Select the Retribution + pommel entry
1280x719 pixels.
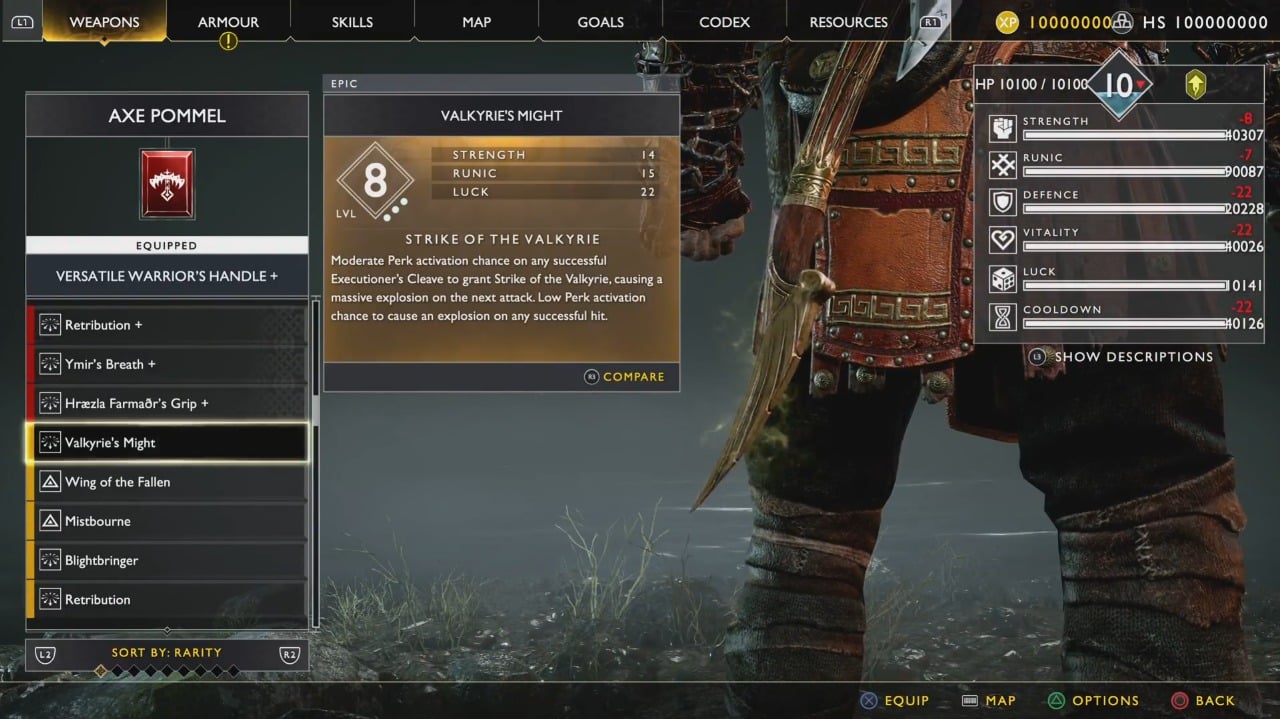pos(167,325)
